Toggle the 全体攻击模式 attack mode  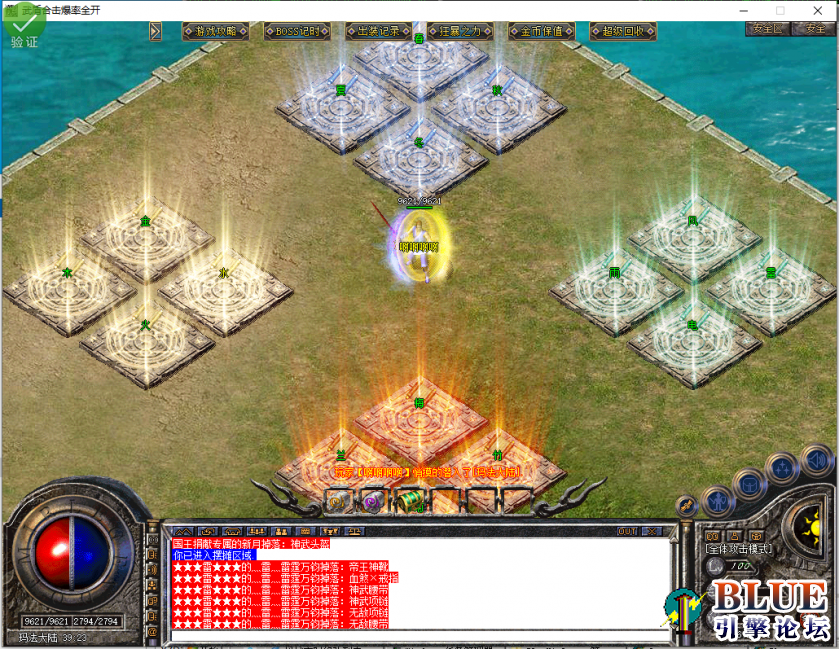click(x=736, y=549)
